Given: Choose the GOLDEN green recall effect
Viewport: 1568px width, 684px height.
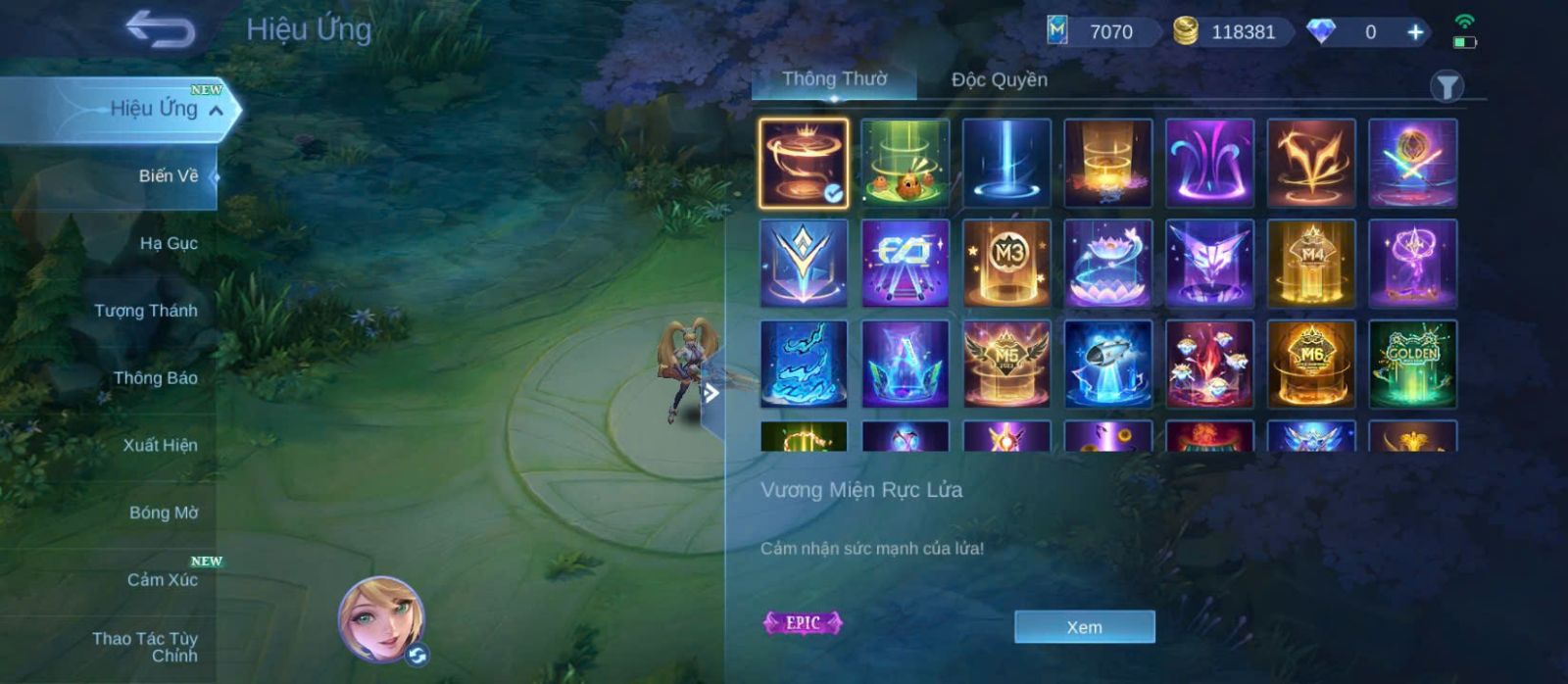Looking at the screenshot, I should (x=1412, y=364).
